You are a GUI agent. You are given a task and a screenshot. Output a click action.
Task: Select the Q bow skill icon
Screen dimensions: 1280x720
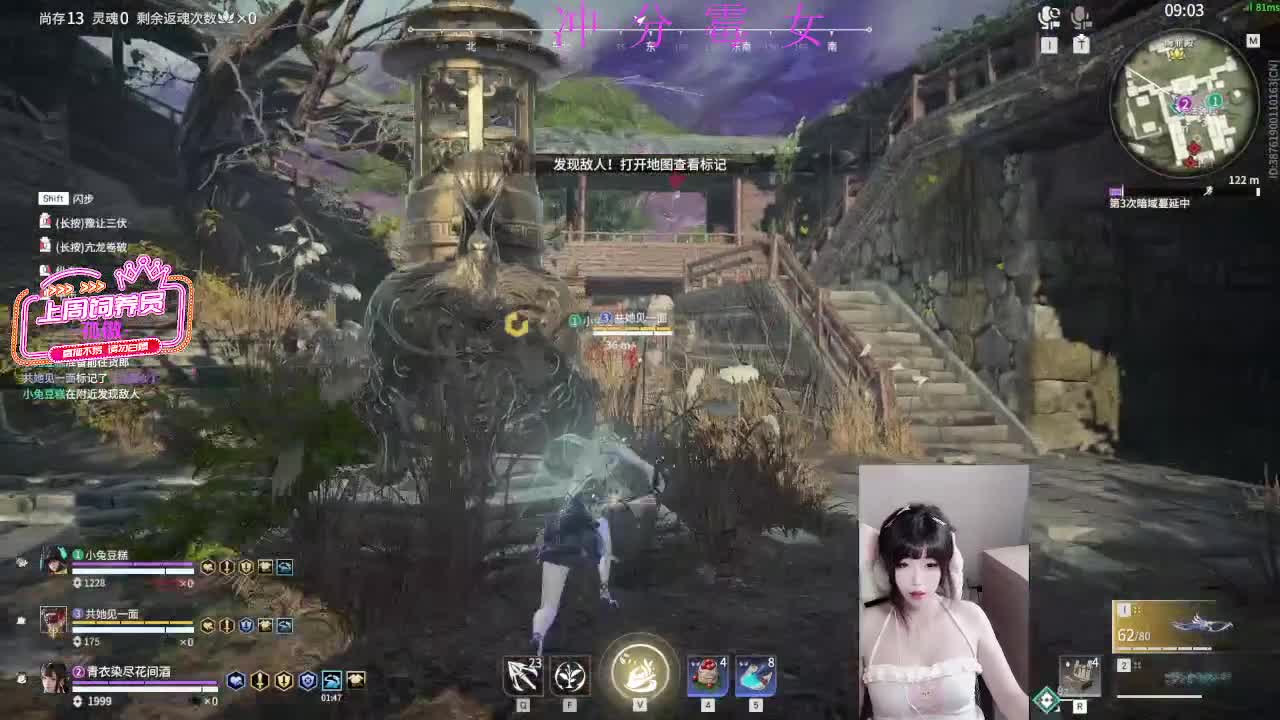[522, 673]
